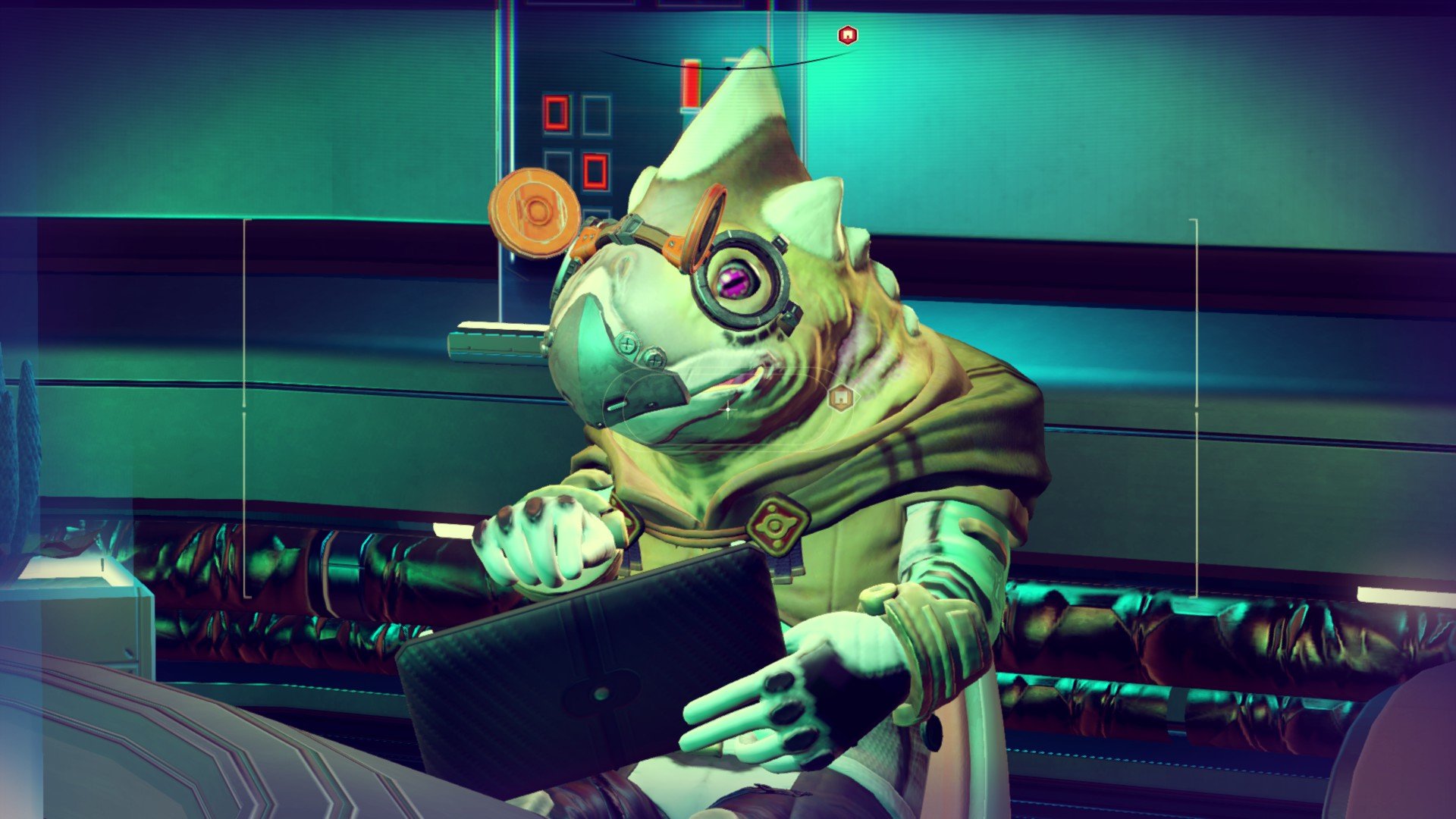The width and height of the screenshot is (1456, 819).
Task: Select the faded hexagonal base waypoint icon
Action: pos(840,397)
